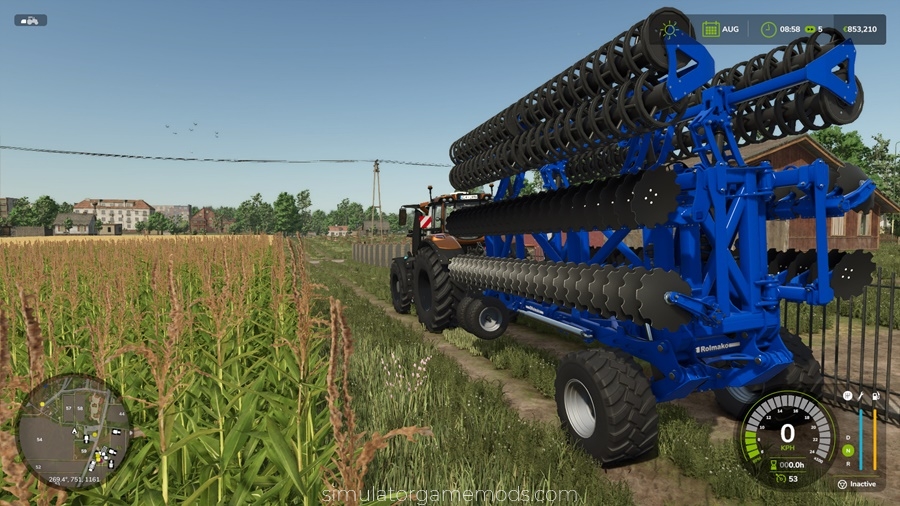The image size is (900, 506).
Task: Open the simulatorgamemods.com watermark link
Action: click(x=449, y=494)
